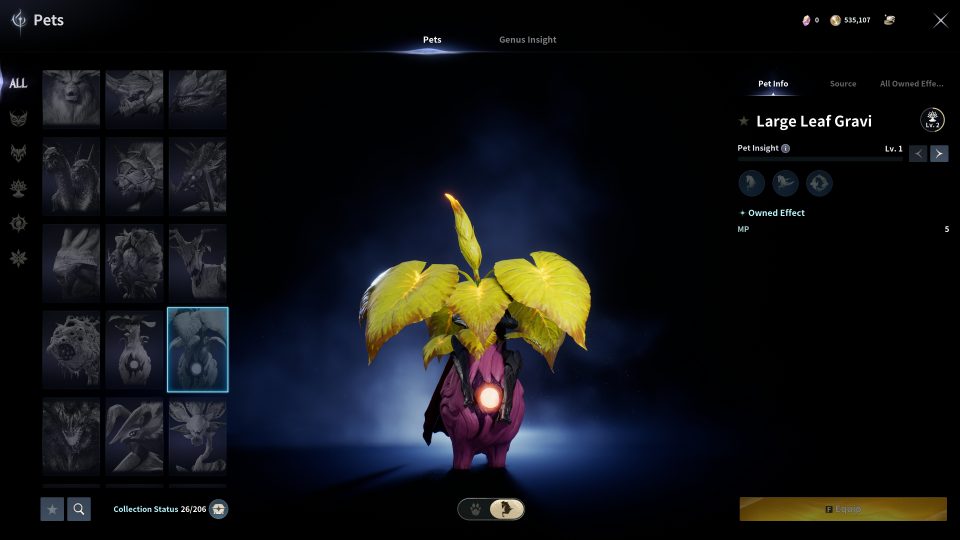Switch to the Genus Insight tab
Viewport: 960px width, 540px height.
pyautogui.click(x=527, y=40)
